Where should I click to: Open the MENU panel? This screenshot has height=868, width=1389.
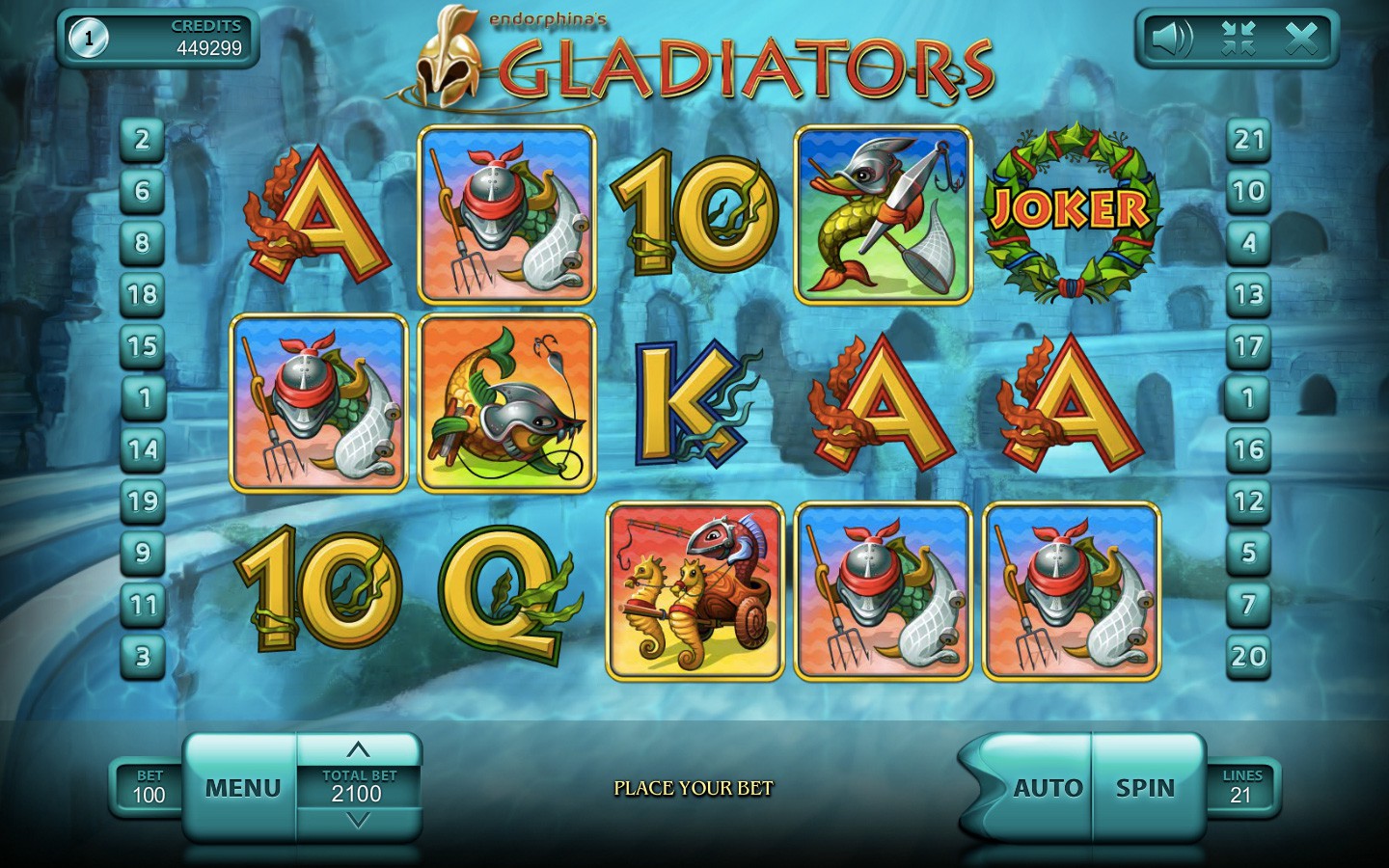[x=242, y=788]
